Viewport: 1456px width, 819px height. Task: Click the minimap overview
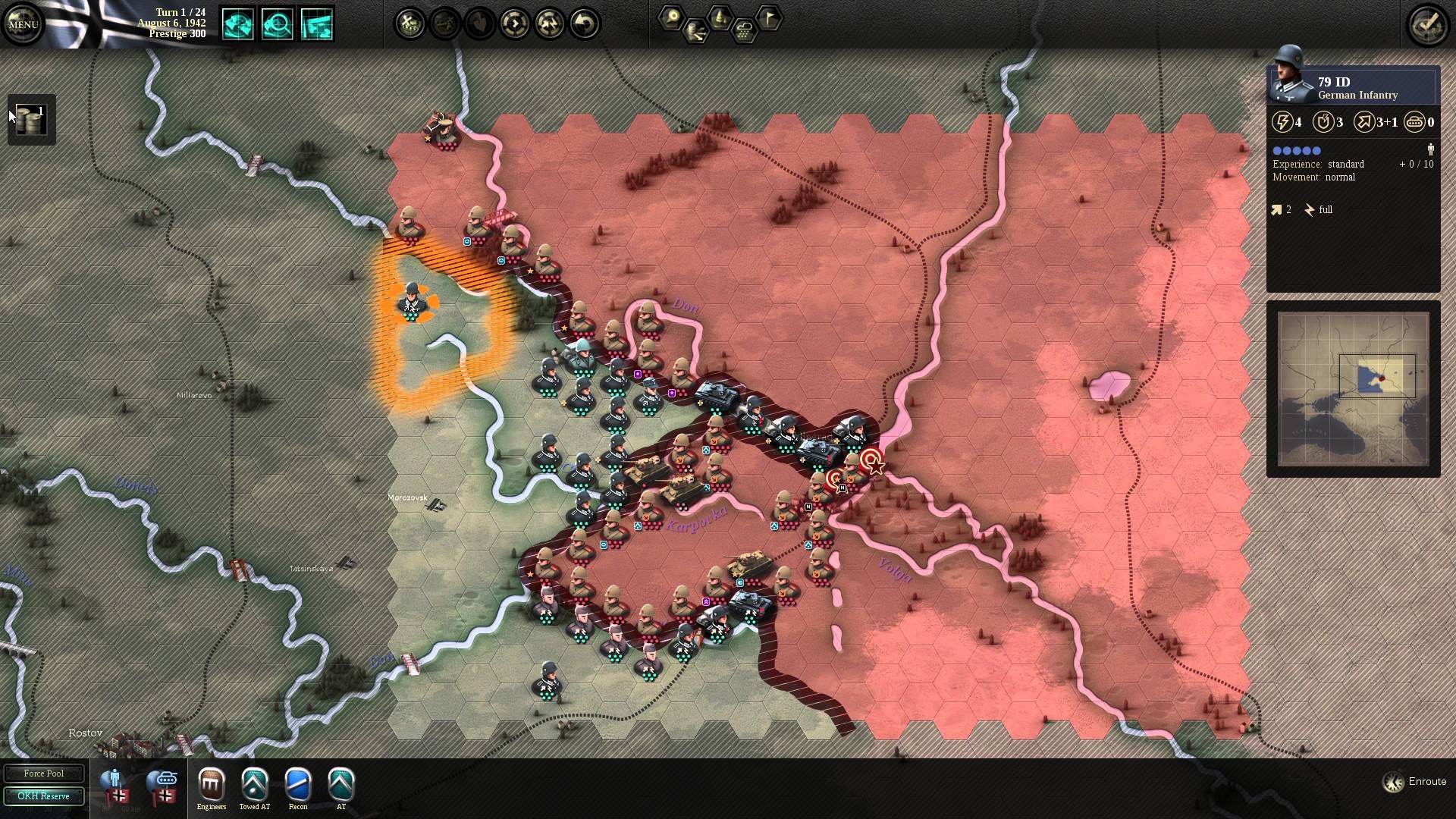(1353, 388)
